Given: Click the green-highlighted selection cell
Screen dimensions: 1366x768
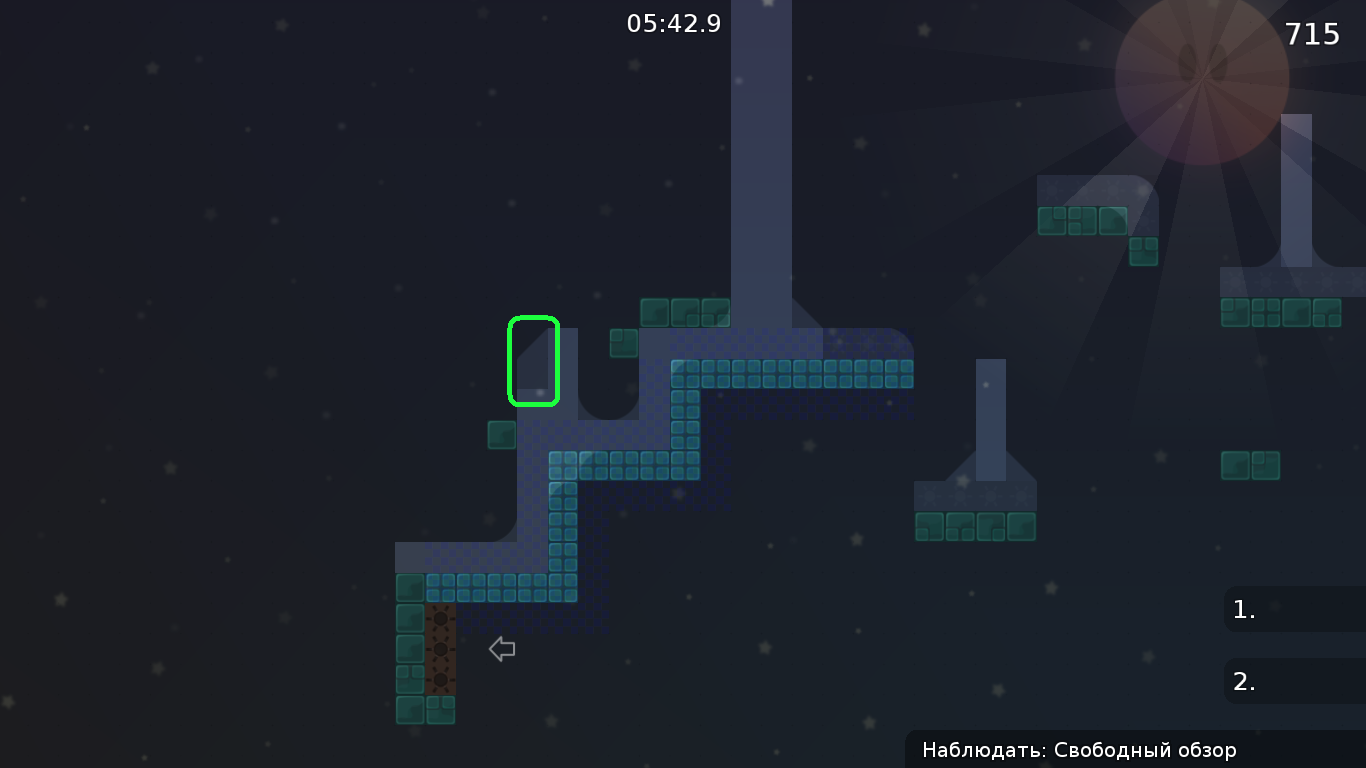Looking at the screenshot, I should [x=533, y=361].
